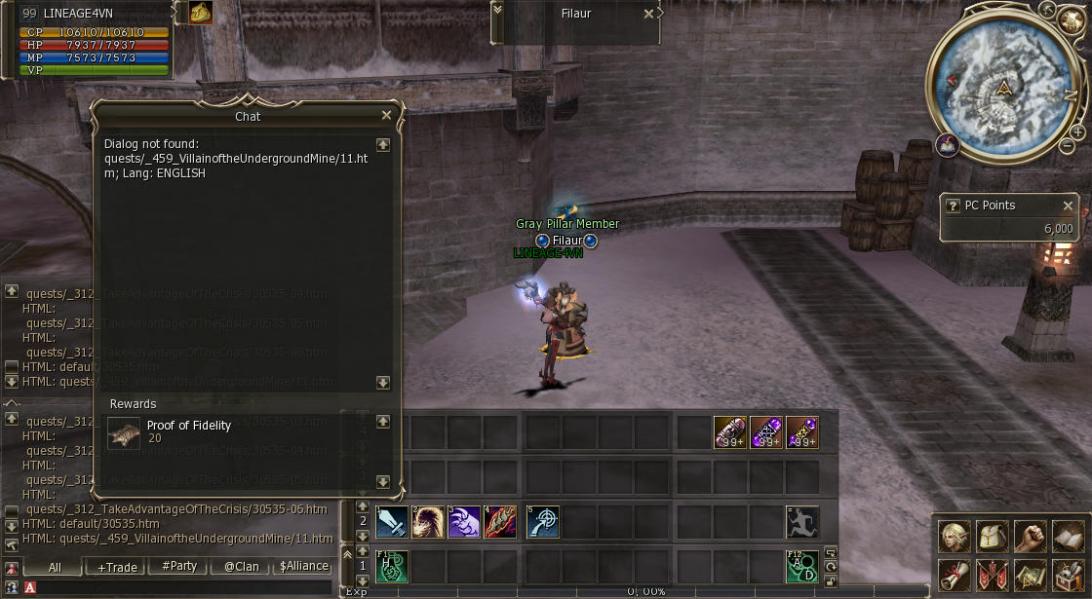Switch to the $Alliance chat tab

point(304,567)
